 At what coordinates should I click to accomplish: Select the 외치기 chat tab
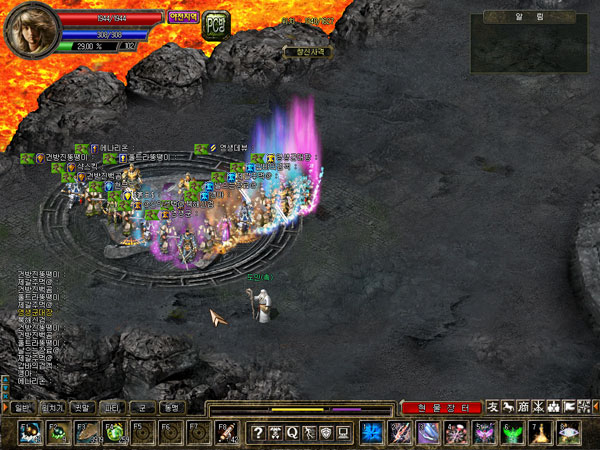pos(52,408)
